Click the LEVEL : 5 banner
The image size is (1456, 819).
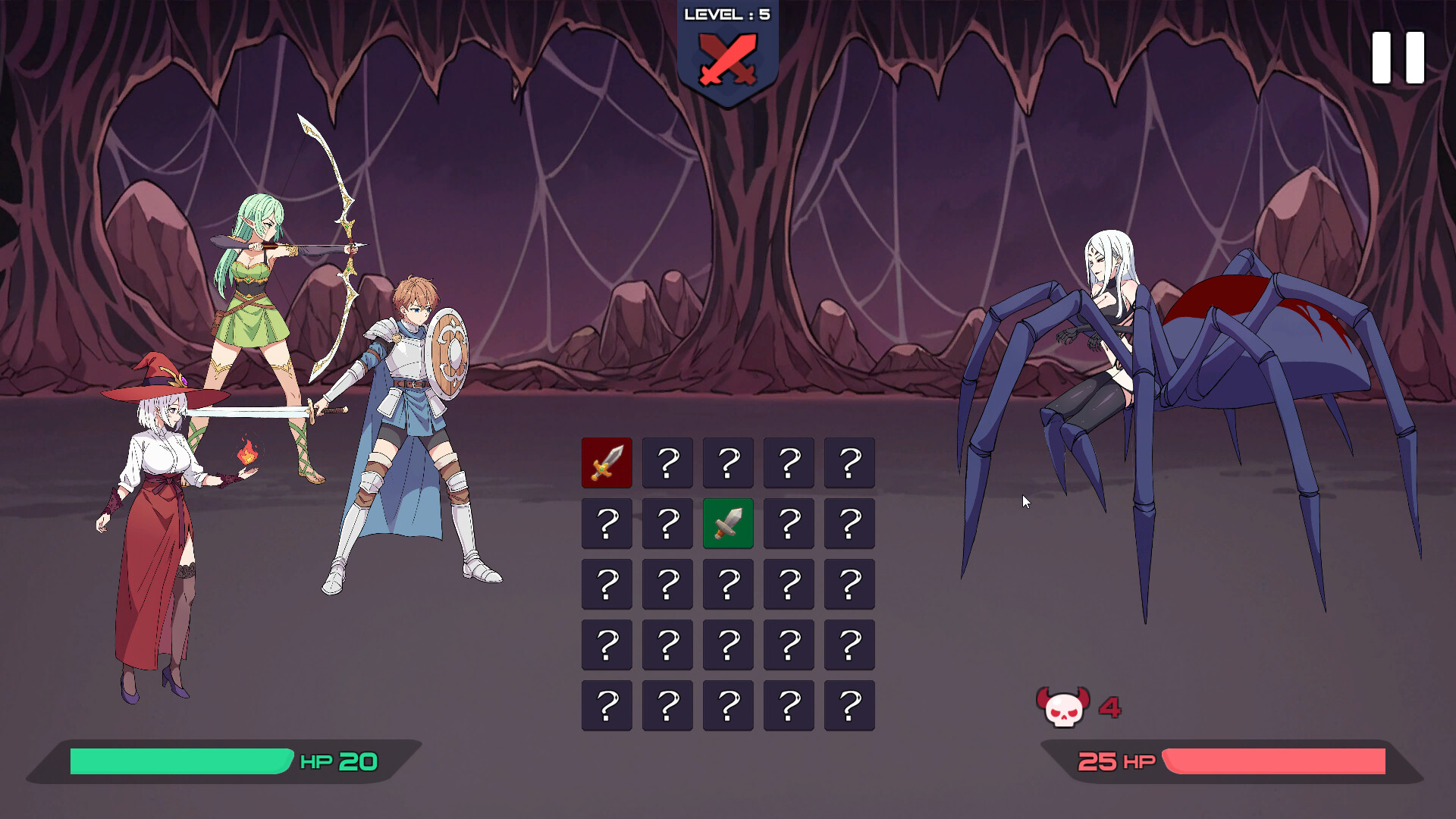click(726, 14)
